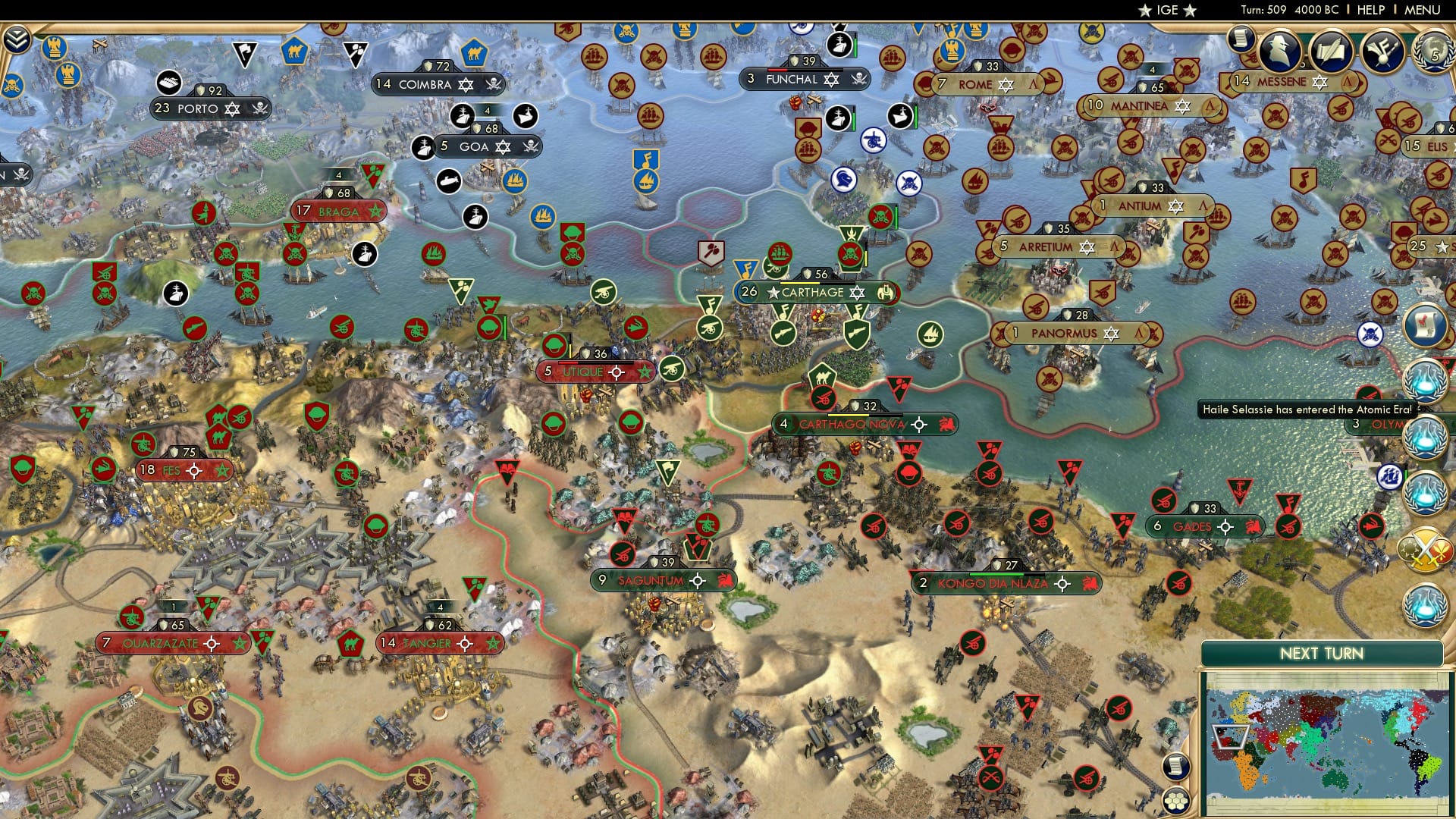The height and width of the screenshot is (819, 1456).
Task: Open the Espionage overview spy icon
Action: (1281, 52)
